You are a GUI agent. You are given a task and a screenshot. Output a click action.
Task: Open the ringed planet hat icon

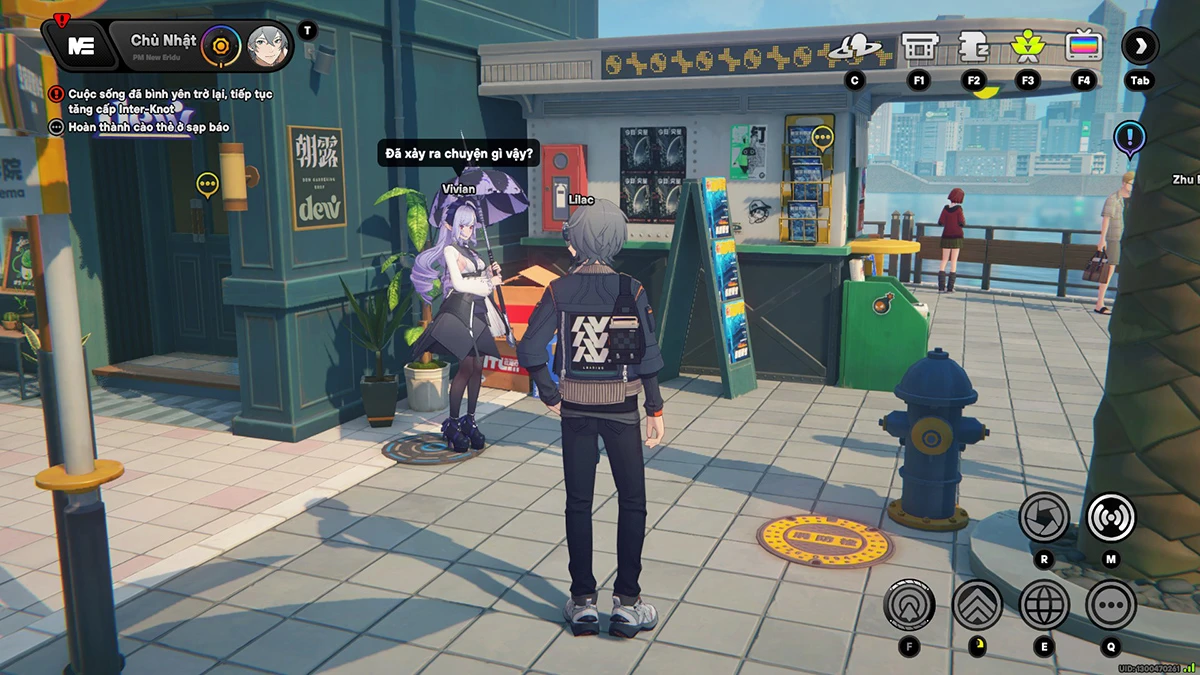coord(855,46)
